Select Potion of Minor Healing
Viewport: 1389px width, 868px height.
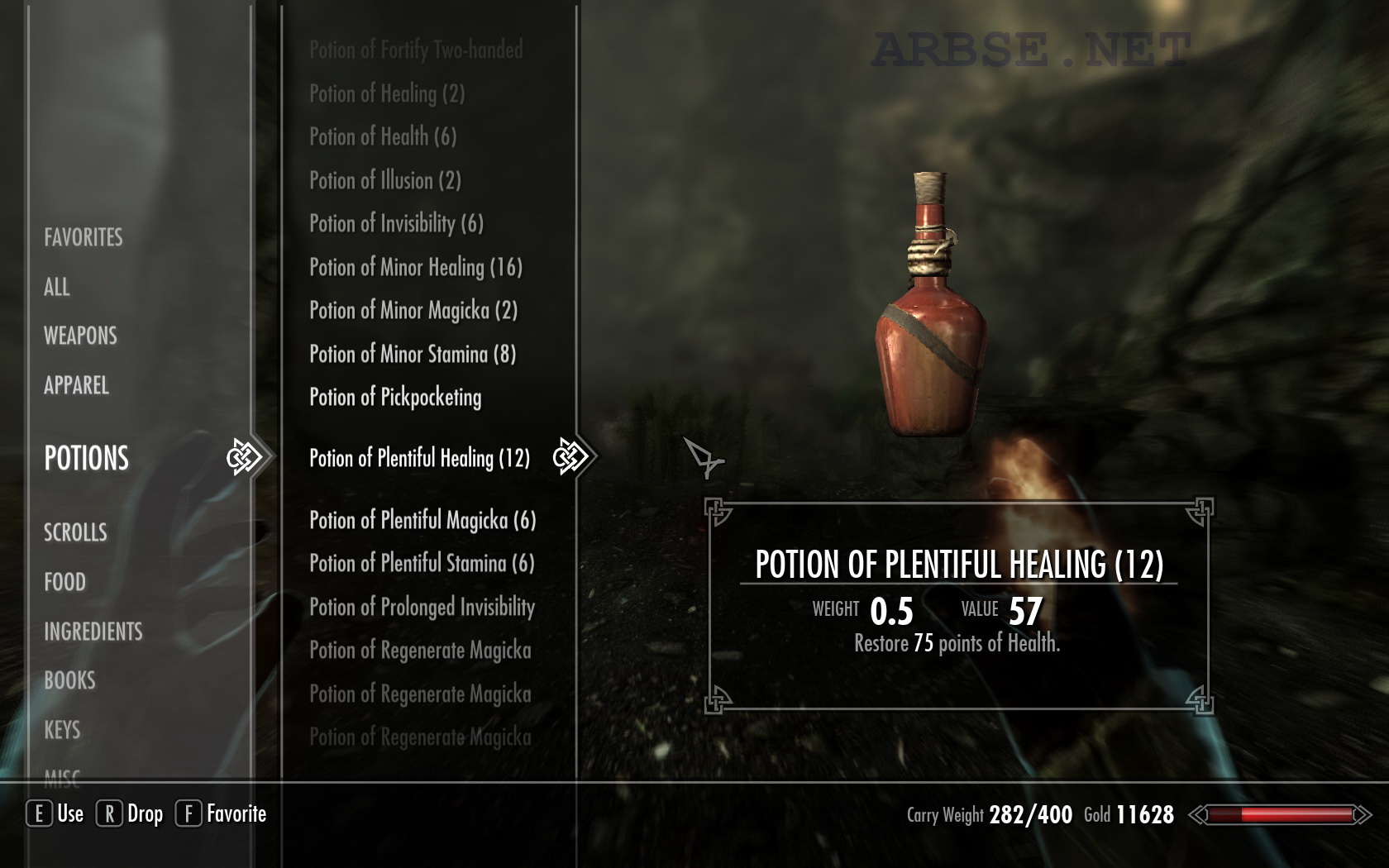click(x=416, y=267)
